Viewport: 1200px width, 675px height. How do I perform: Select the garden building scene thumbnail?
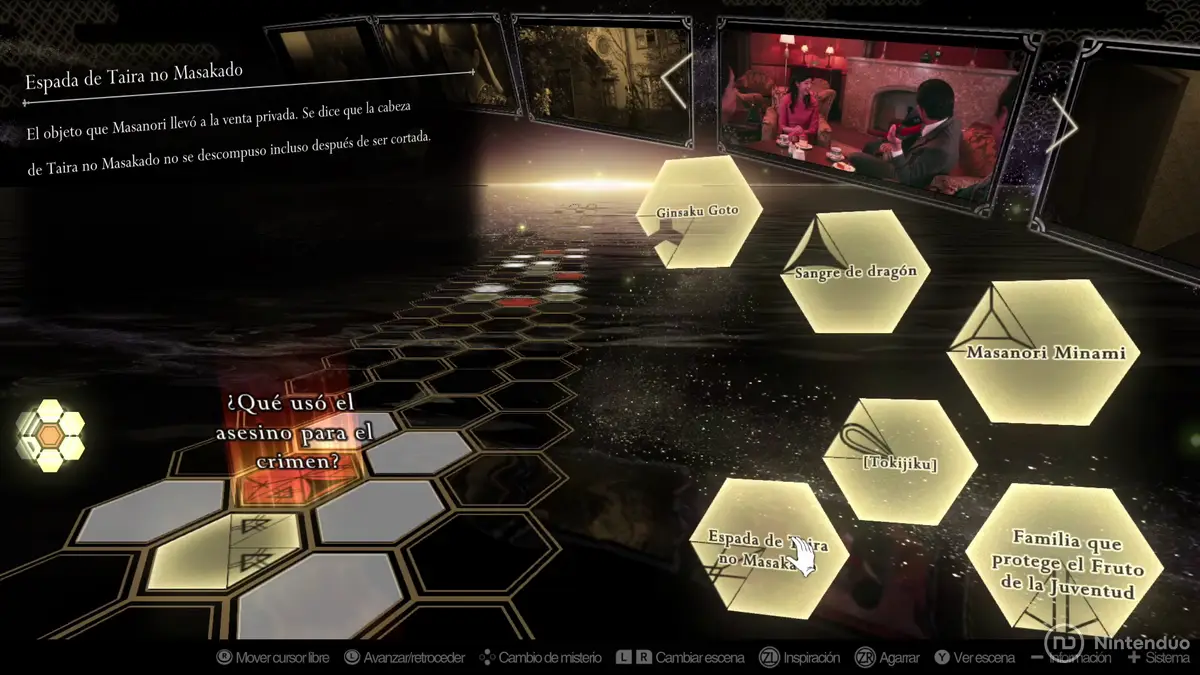pos(600,80)
